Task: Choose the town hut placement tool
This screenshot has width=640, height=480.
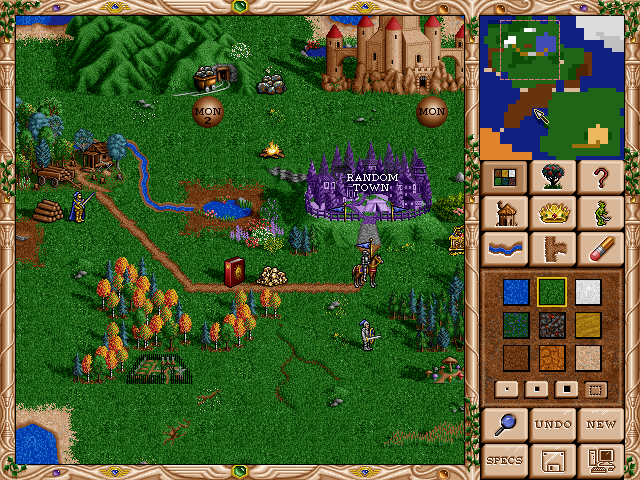Action: pos(504,213)
